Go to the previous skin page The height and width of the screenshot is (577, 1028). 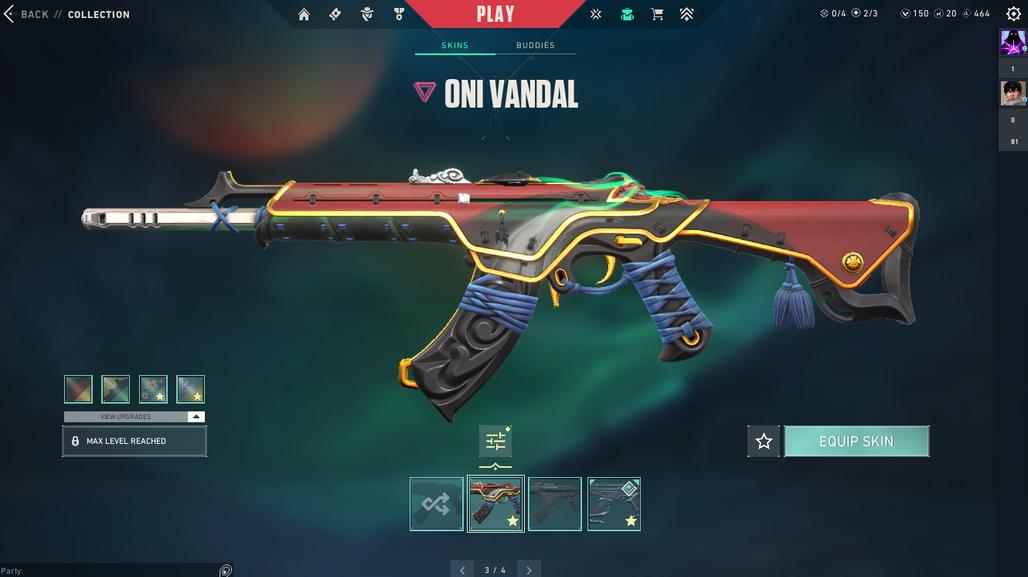461,570
